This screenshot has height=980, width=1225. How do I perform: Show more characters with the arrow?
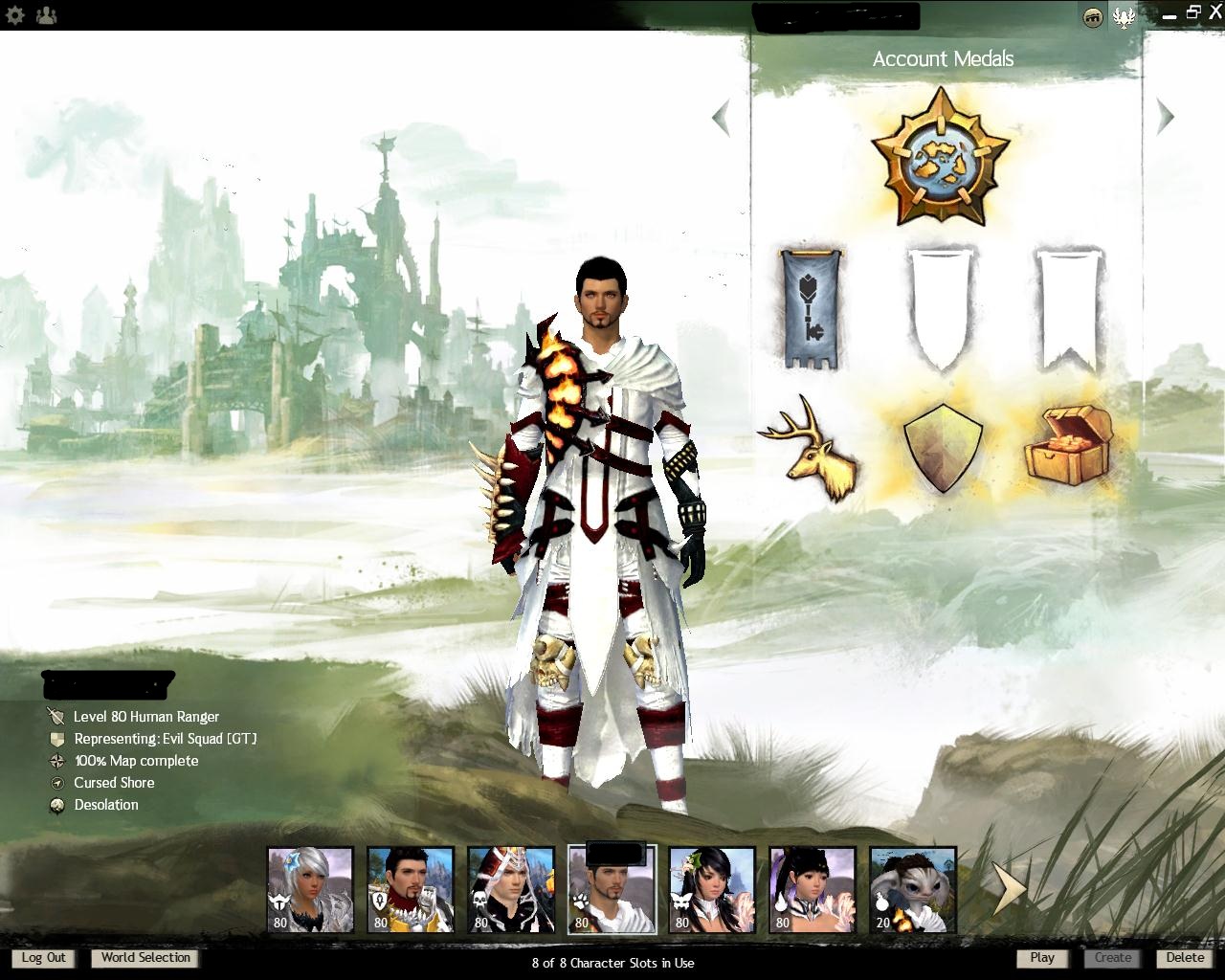coord(1008,888)
